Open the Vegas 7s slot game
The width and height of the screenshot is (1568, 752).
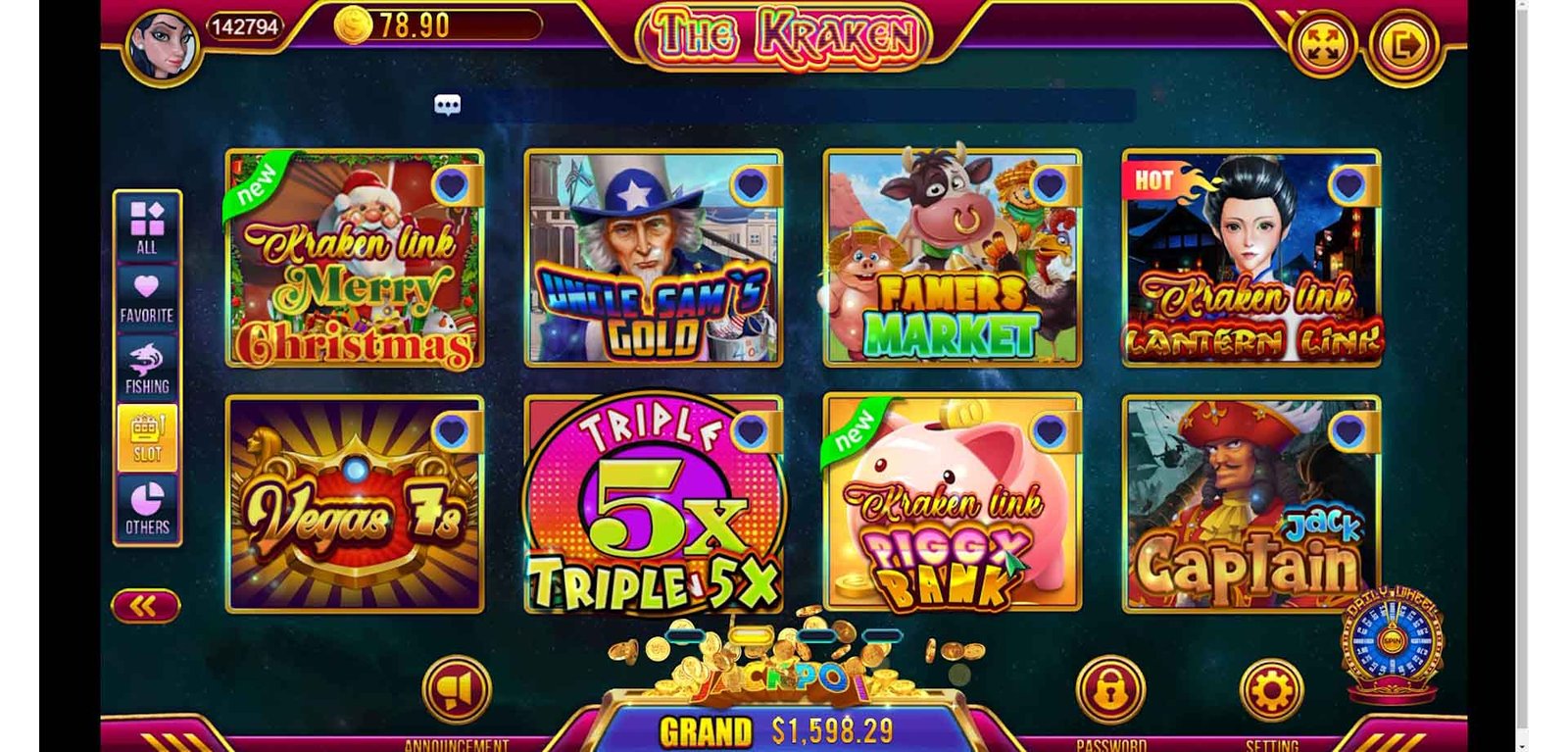[x=354, y=504]
